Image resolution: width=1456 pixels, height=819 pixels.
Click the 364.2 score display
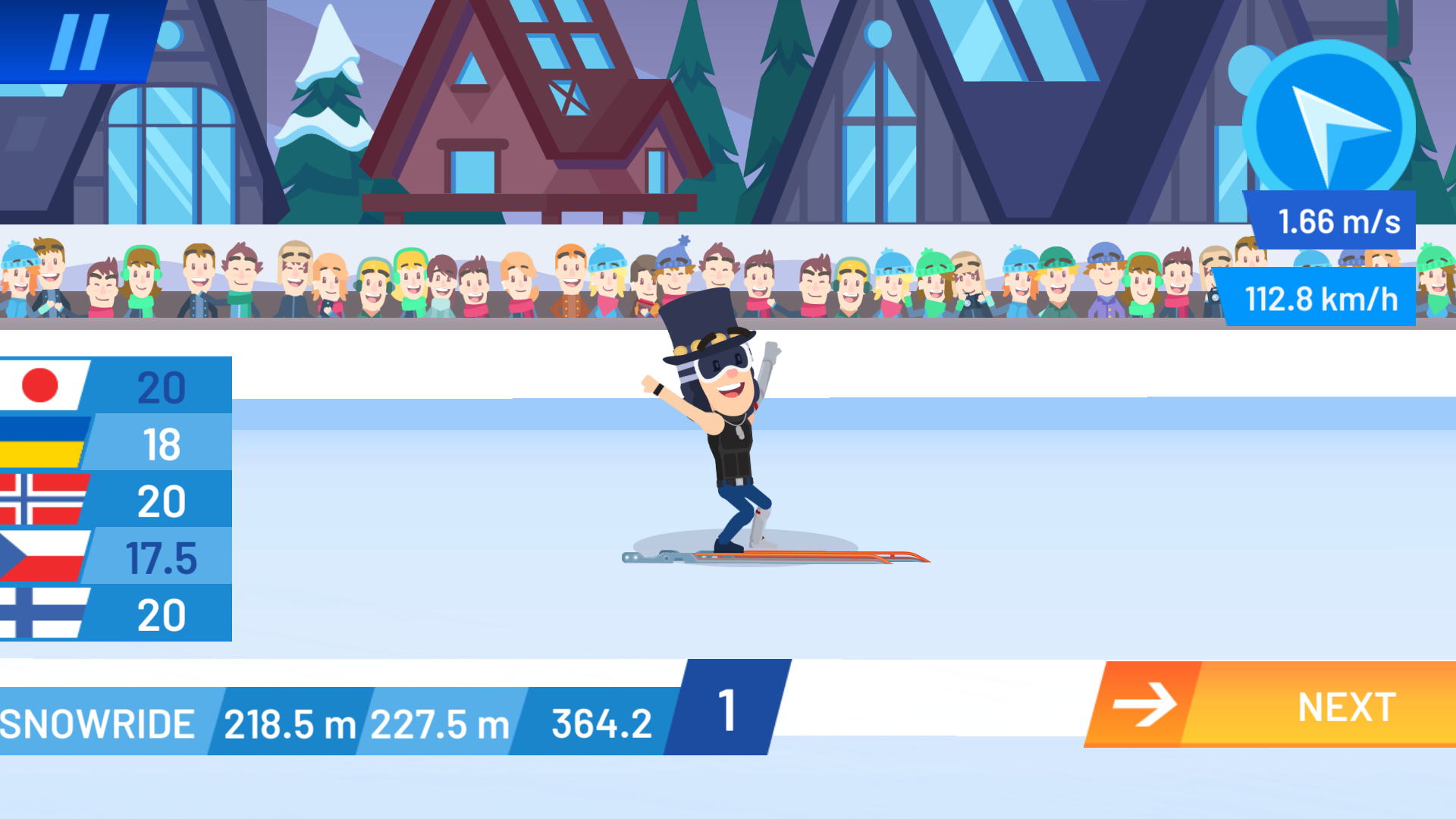[x=601, y=720]
